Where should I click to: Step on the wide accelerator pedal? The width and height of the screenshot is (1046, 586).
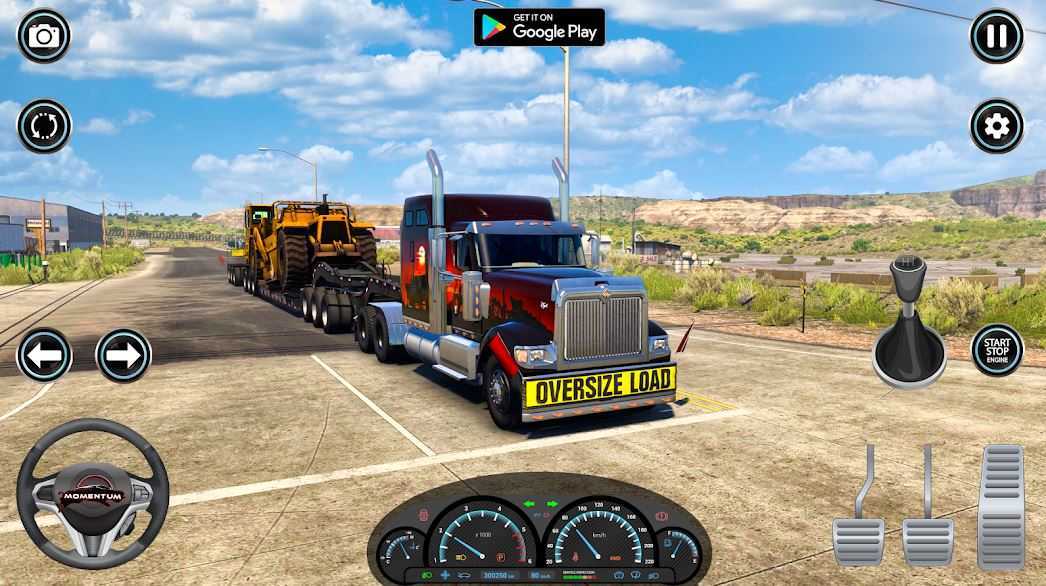(x=1000, y=507)
